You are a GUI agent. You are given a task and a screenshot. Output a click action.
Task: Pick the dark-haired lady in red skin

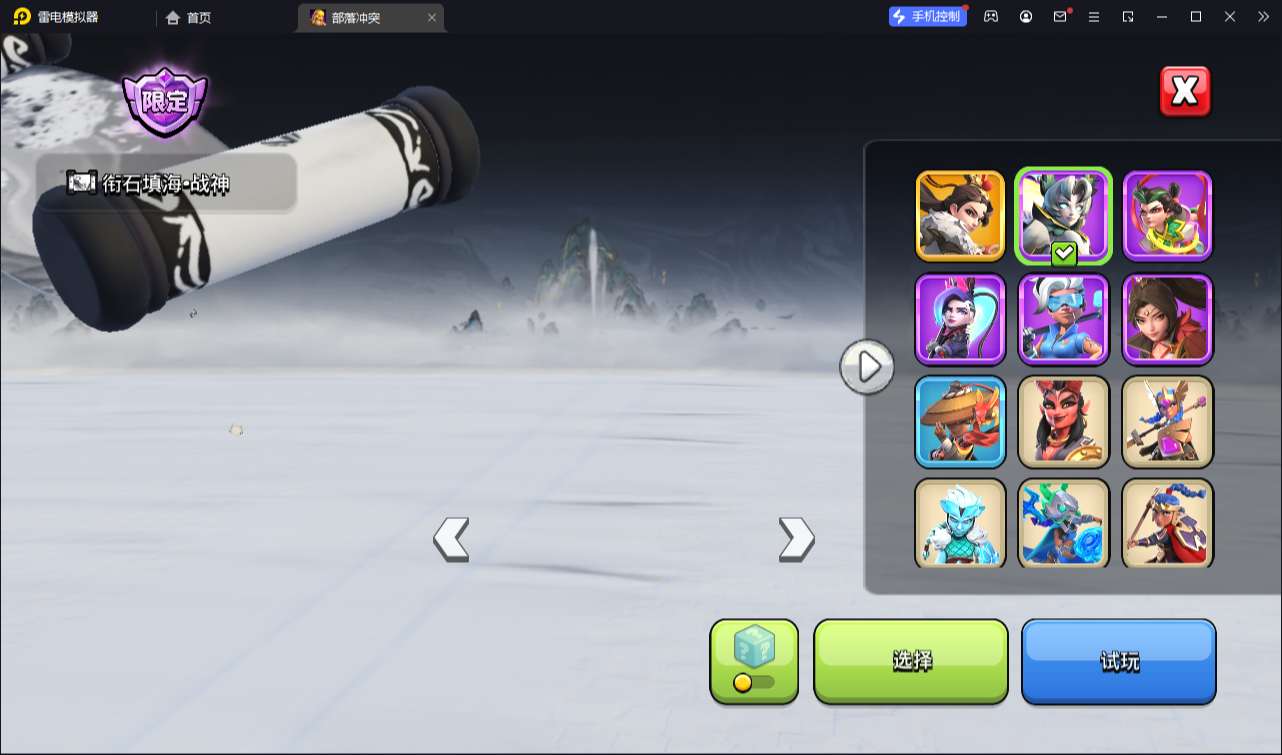[x=1167, y=319]
